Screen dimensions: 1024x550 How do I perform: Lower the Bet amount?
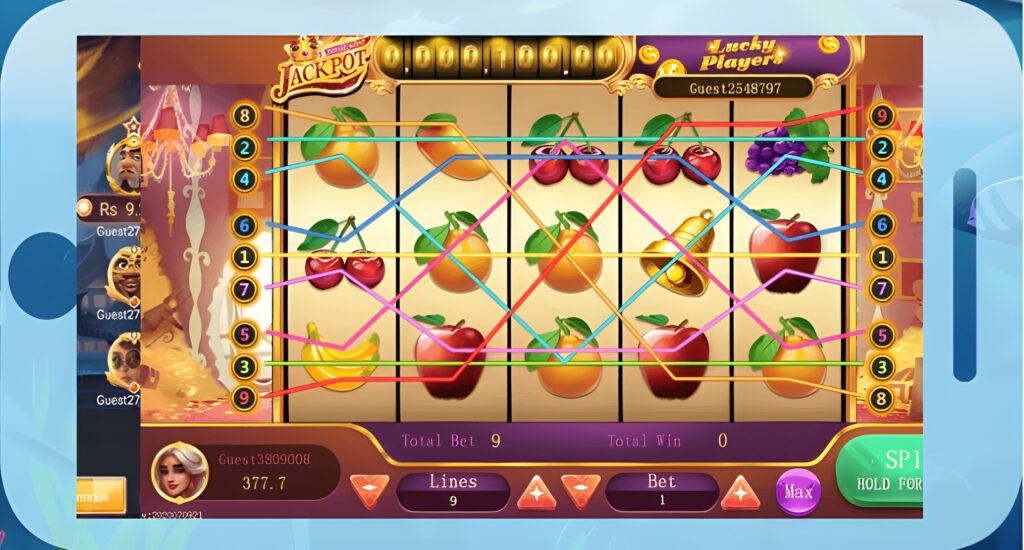581,491
